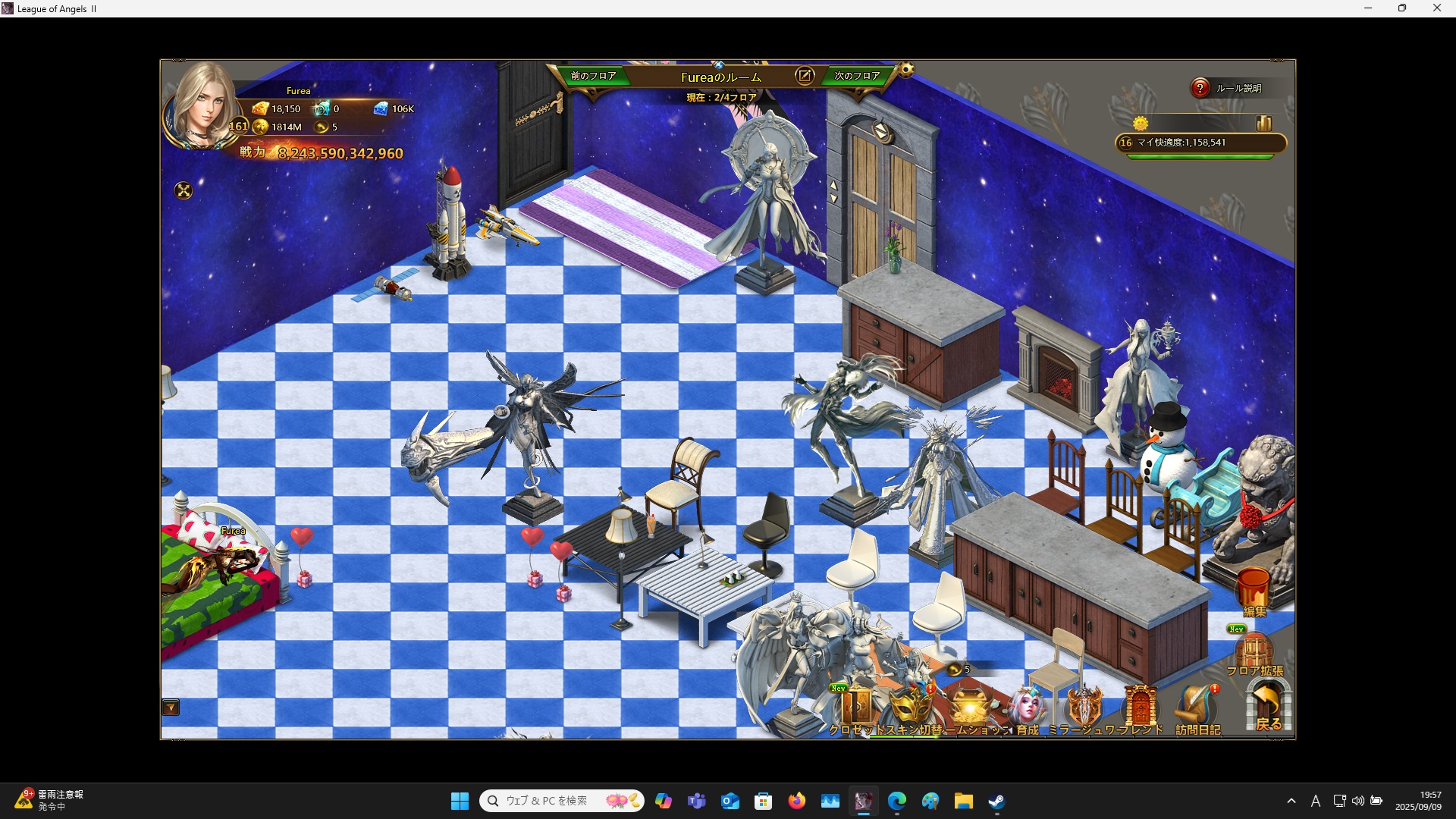Image resolution: width=1456 pixels, height=819 pixels.
Task: Expand the small arrow panel at bottom-left
Action: (x=171, y=708)
